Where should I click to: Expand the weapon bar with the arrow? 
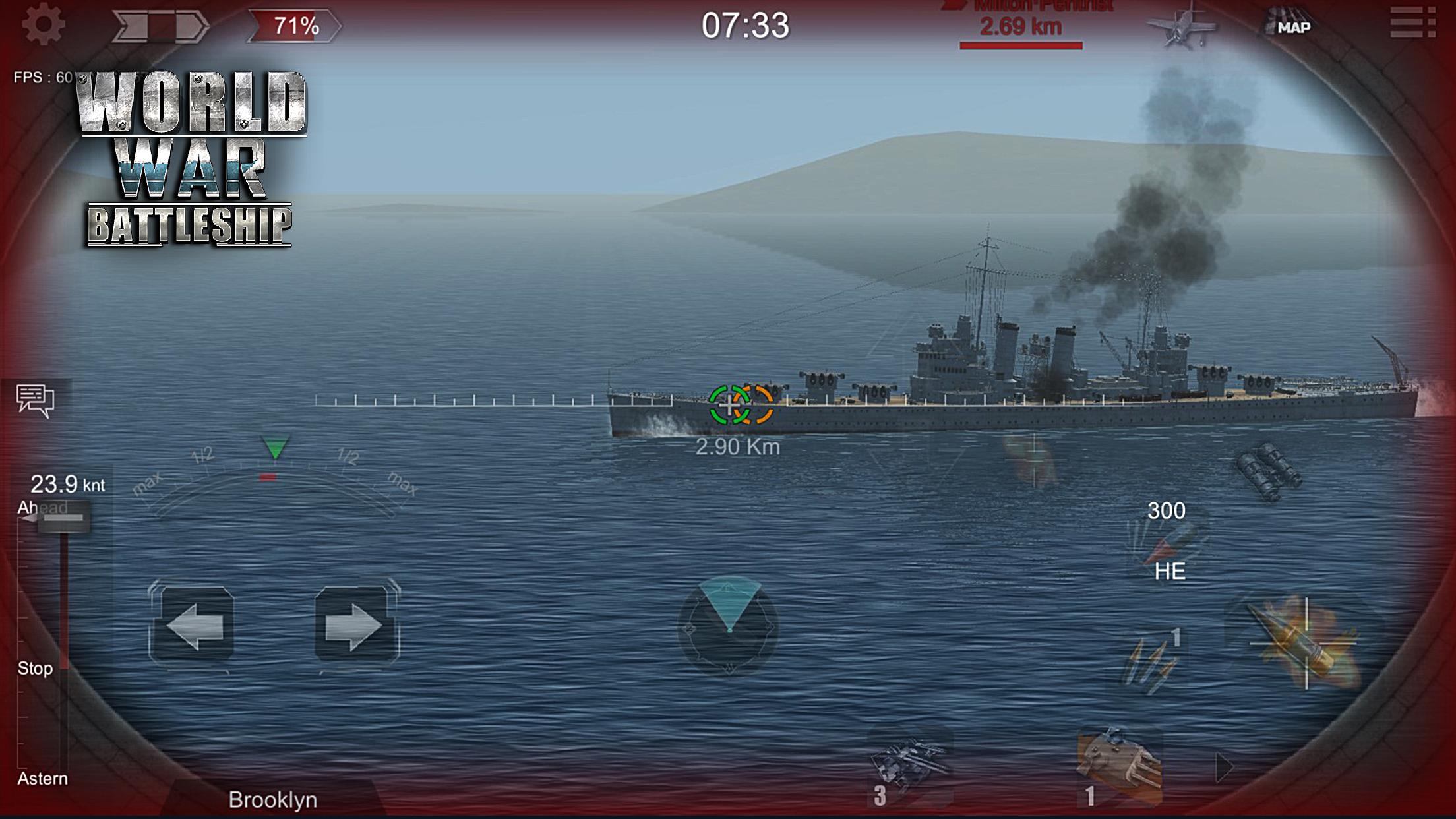click(x=1224, y=767)
